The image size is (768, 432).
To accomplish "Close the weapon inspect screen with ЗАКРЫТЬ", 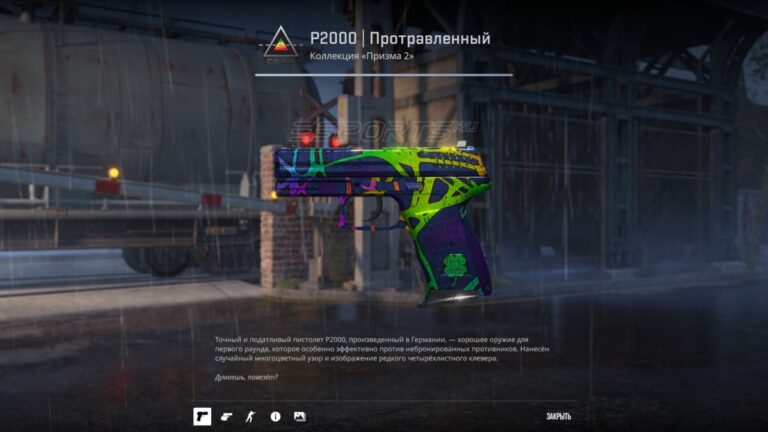I will (559, 415).
